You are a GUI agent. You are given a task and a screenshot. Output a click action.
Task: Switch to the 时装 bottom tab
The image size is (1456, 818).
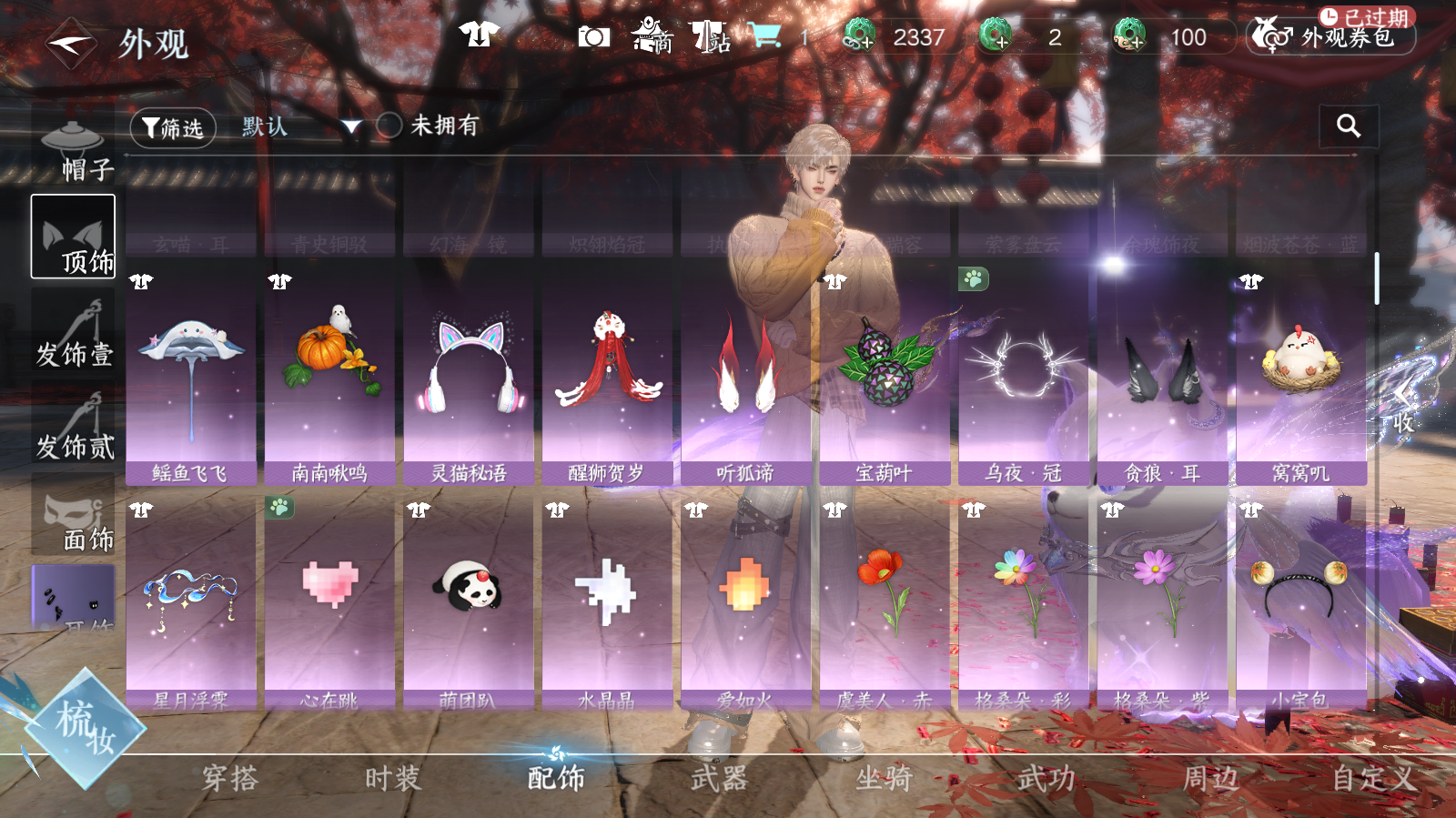[392, 779]
